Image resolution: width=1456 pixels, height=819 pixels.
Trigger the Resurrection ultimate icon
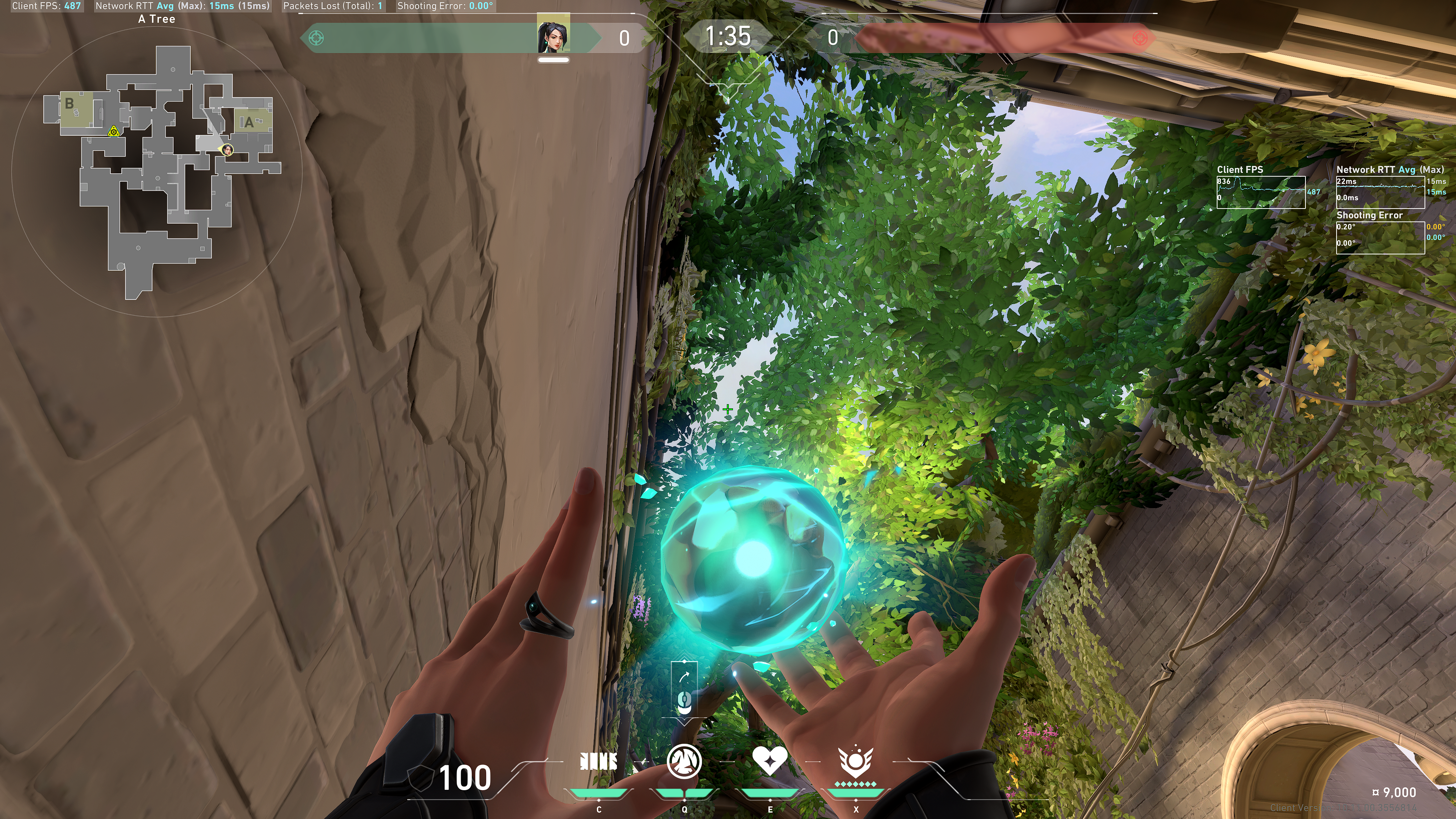pos(856,761)
